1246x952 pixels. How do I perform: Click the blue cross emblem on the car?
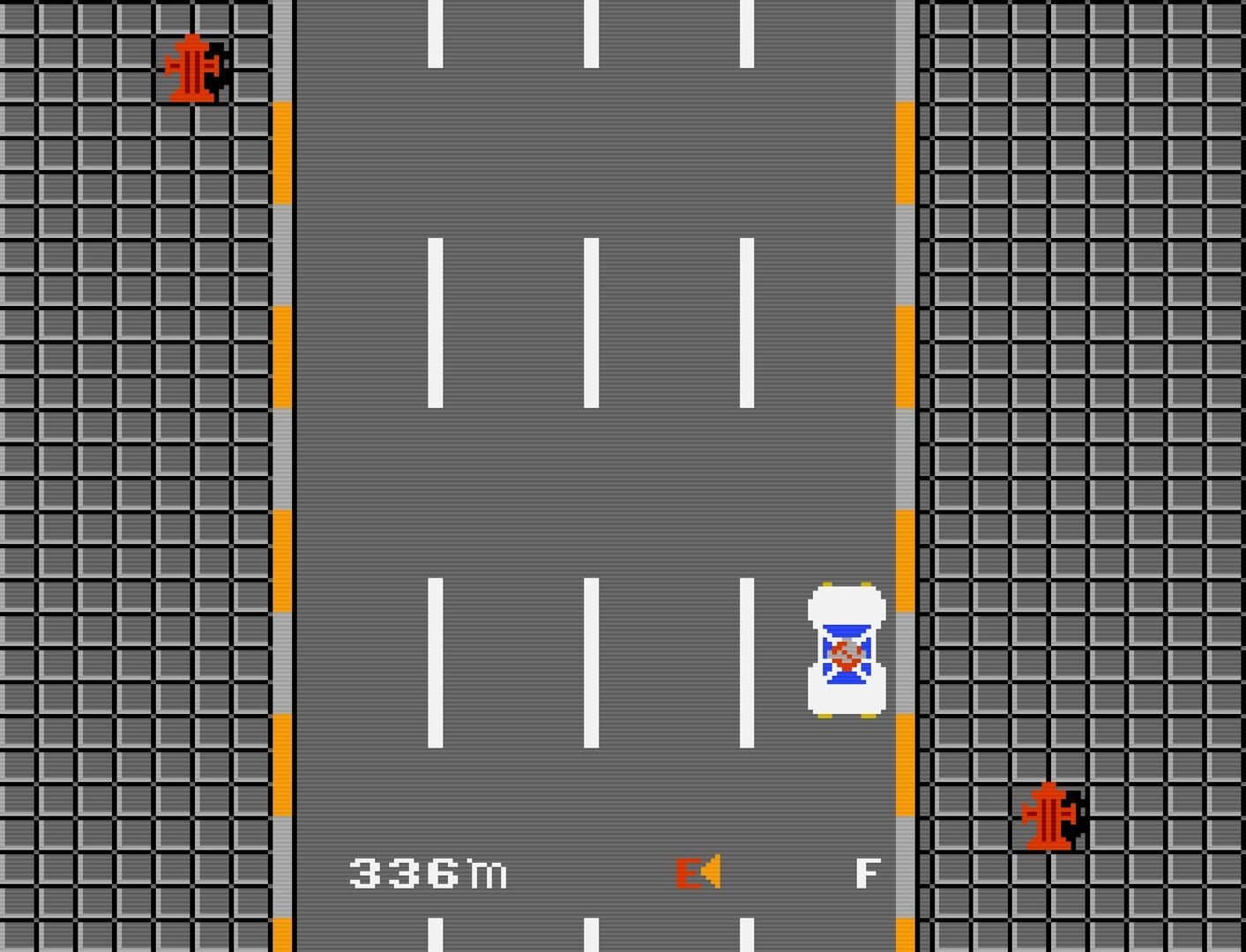pyautogui.click(x=845, y=654)
